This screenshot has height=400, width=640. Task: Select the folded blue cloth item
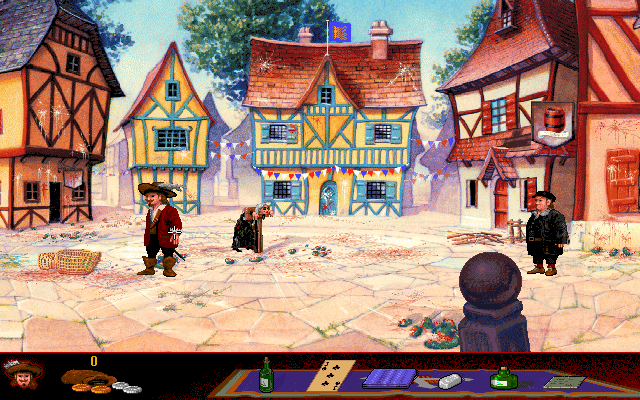[388, 379]
